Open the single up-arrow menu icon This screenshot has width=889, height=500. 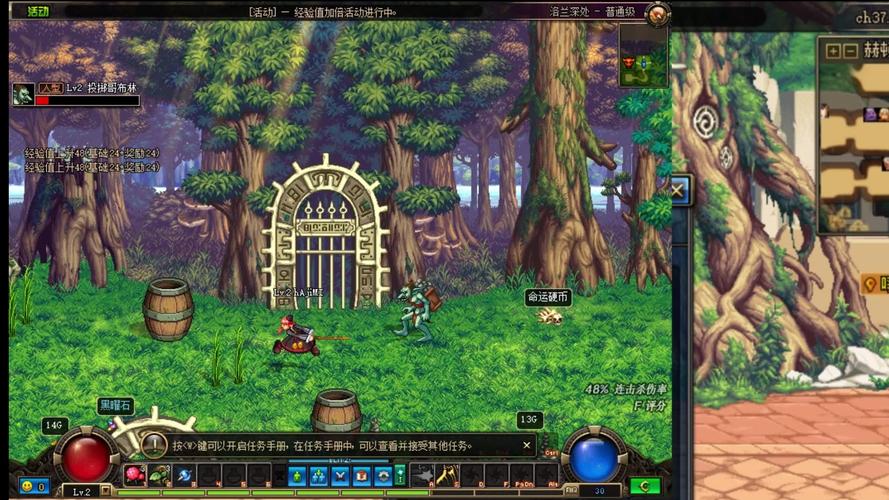297,476
